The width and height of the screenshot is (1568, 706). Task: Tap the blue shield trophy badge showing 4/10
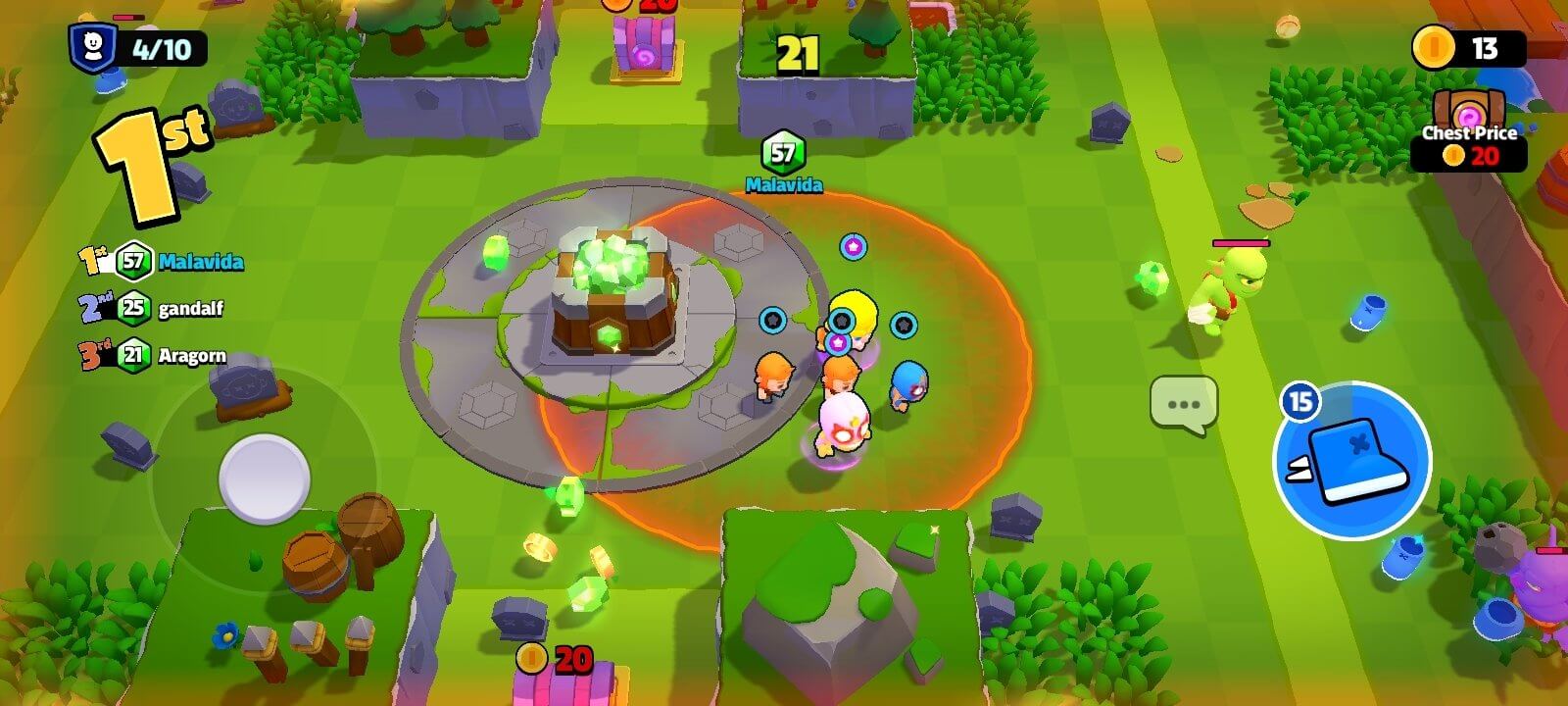click(x=93, y=44)
